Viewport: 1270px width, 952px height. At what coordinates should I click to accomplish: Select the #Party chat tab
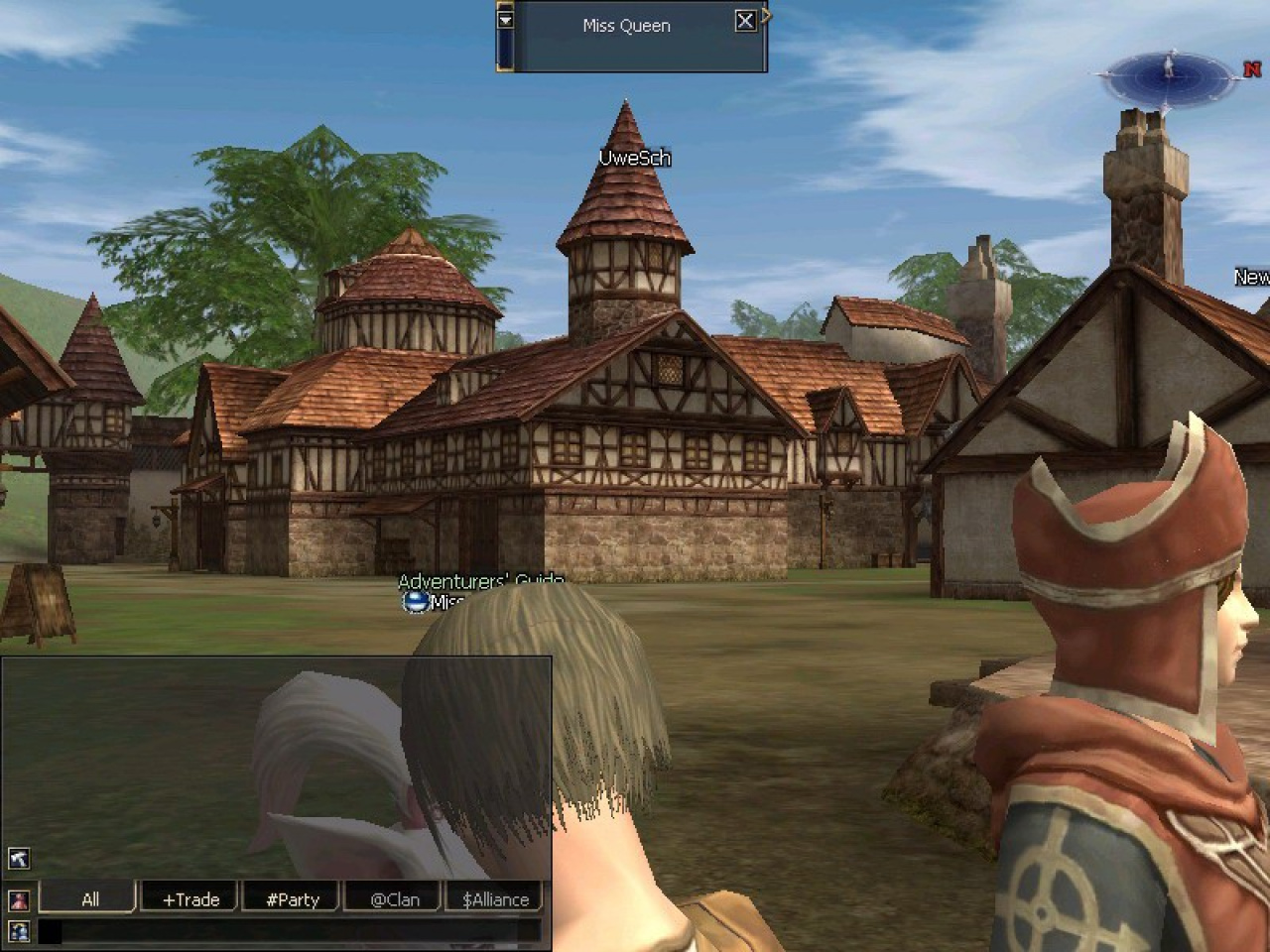coord(293,899)
